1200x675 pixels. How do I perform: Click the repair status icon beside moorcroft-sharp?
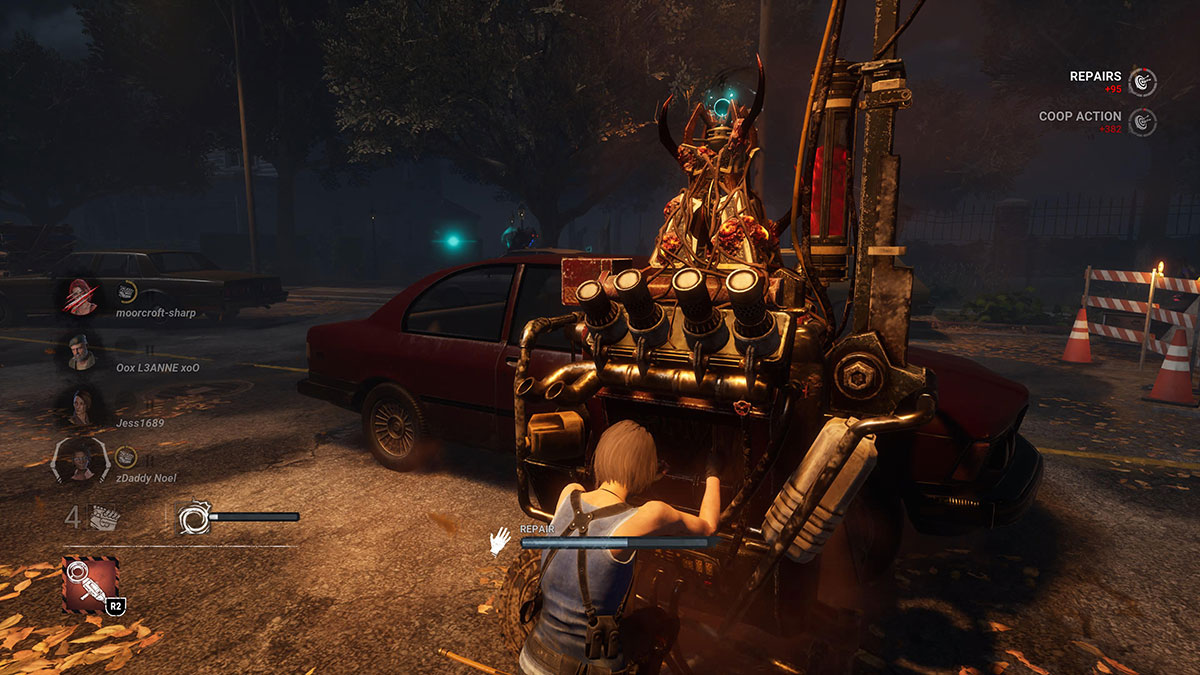pyautogui.click(x=127, y=291)
